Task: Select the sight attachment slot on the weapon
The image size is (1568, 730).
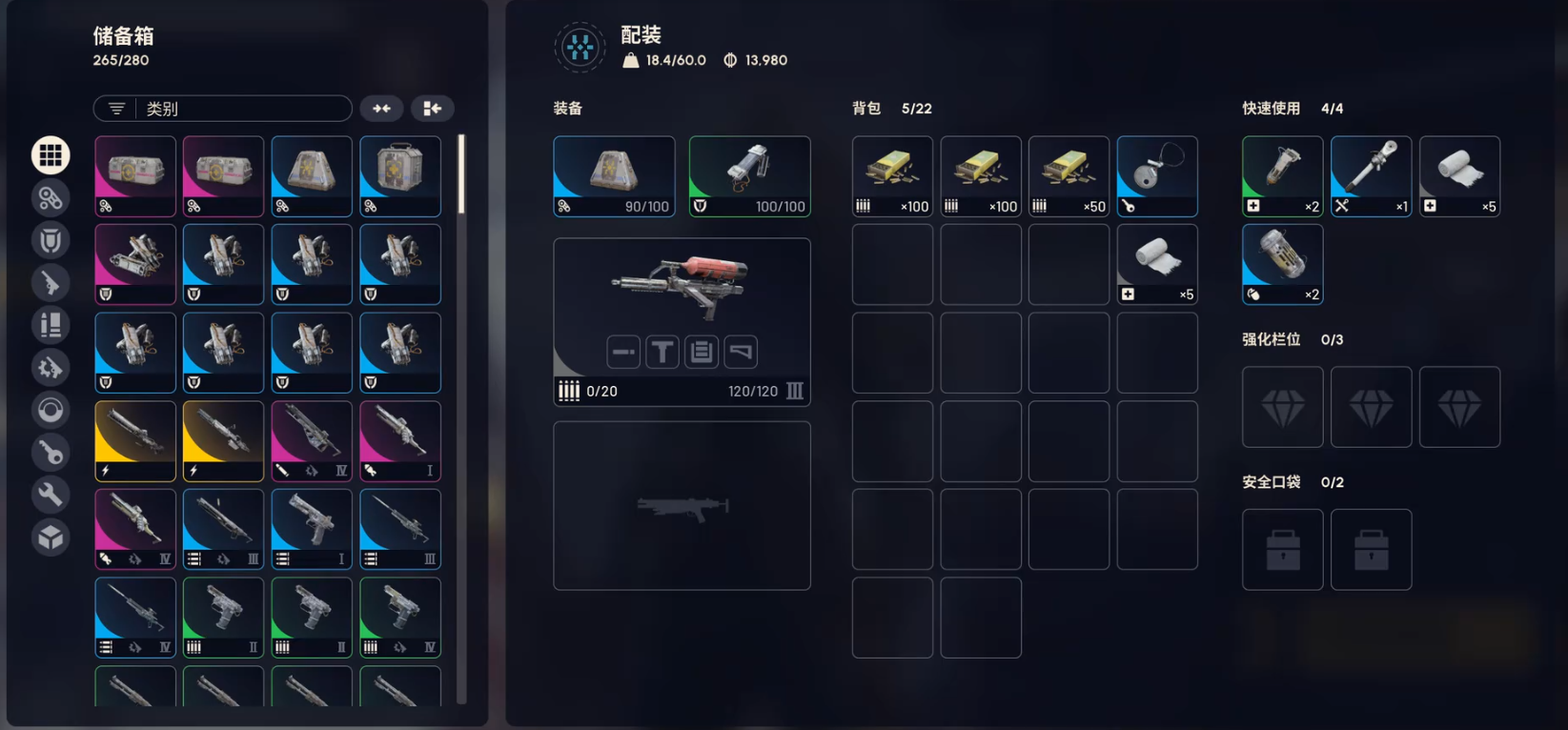Action: [x=662, y=352]
